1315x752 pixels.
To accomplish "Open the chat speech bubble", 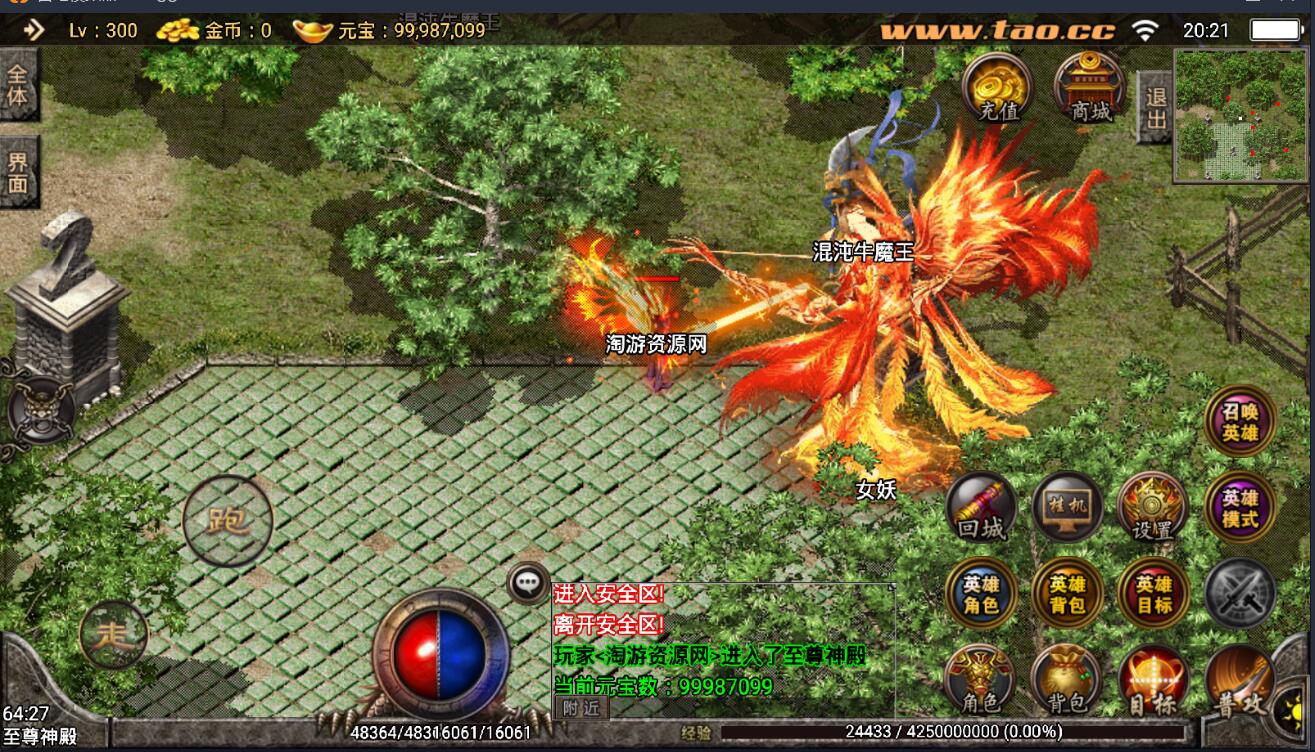I will pyautogui.click(x=527, y=583).
